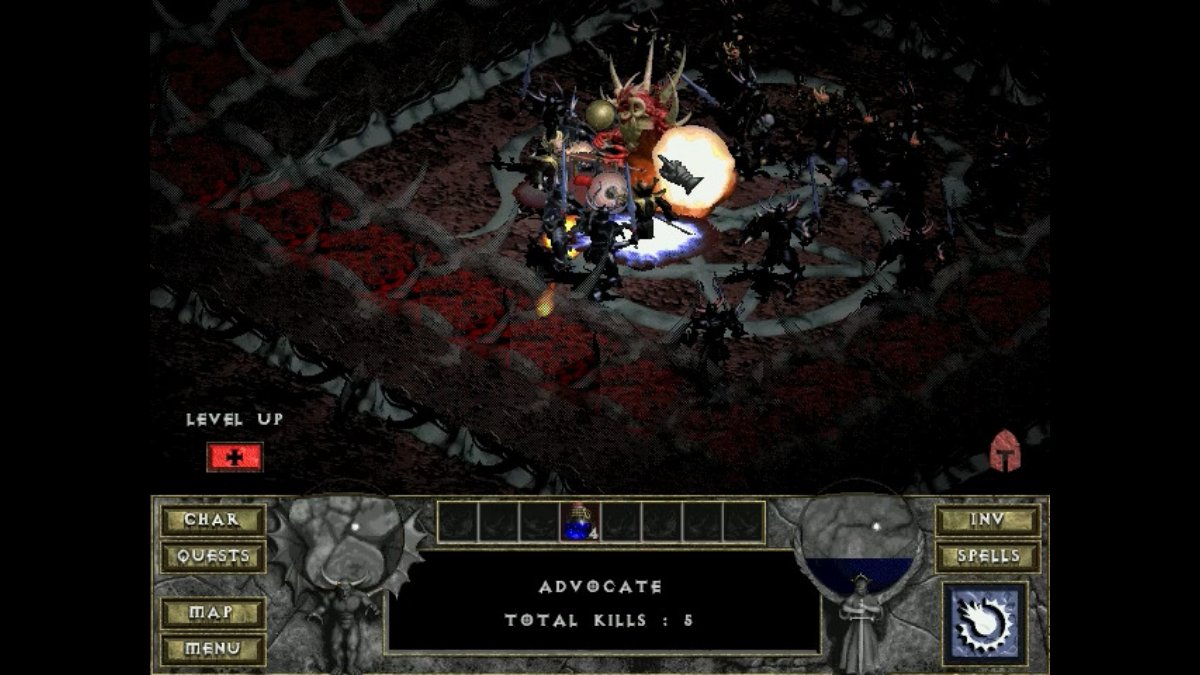Use the blue mana potion in belt
The height and width of the screenshot is (675, 1200).
tap(580, 522)
